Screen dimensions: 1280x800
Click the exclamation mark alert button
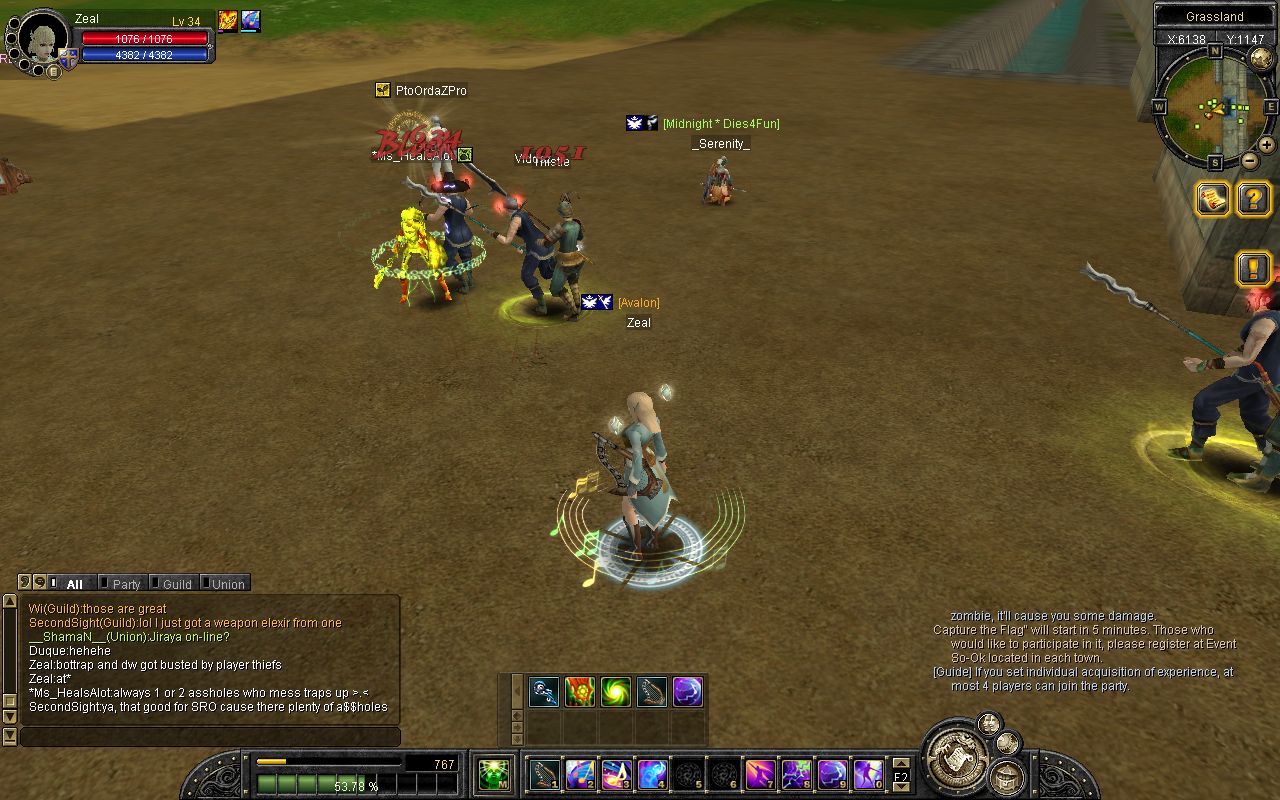pyautogui.click(x=1254, y=268)
